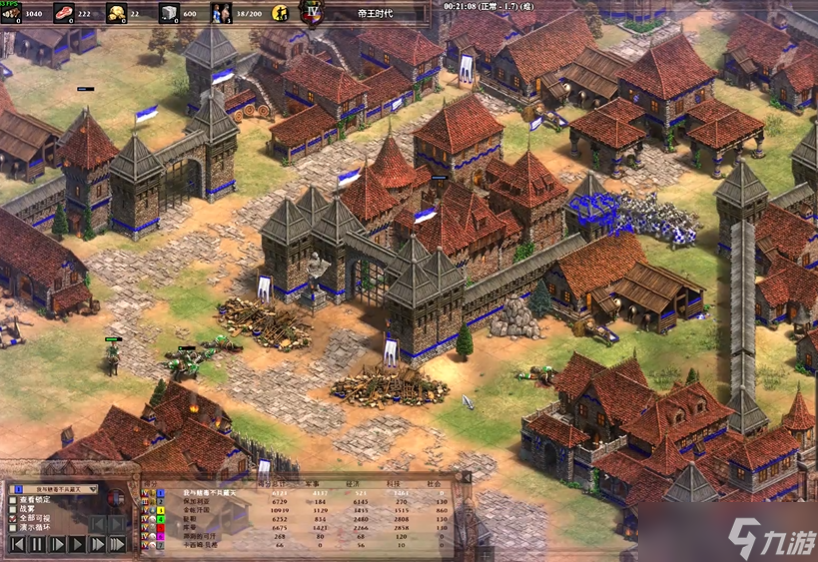
Task: Enable the 演示循环 checkbox
Action: 13,527
